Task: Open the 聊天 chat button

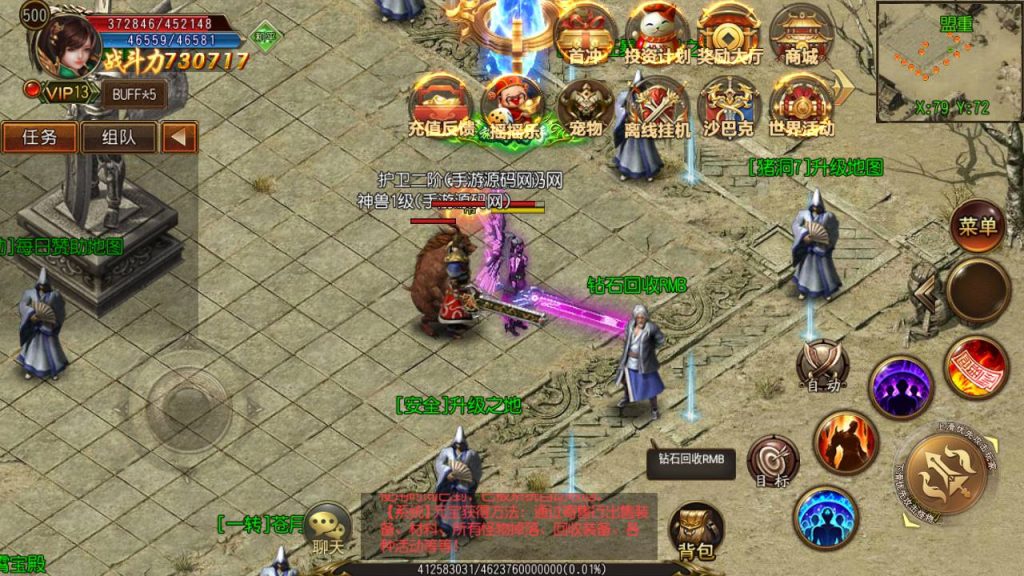Action: click(329, 530)
